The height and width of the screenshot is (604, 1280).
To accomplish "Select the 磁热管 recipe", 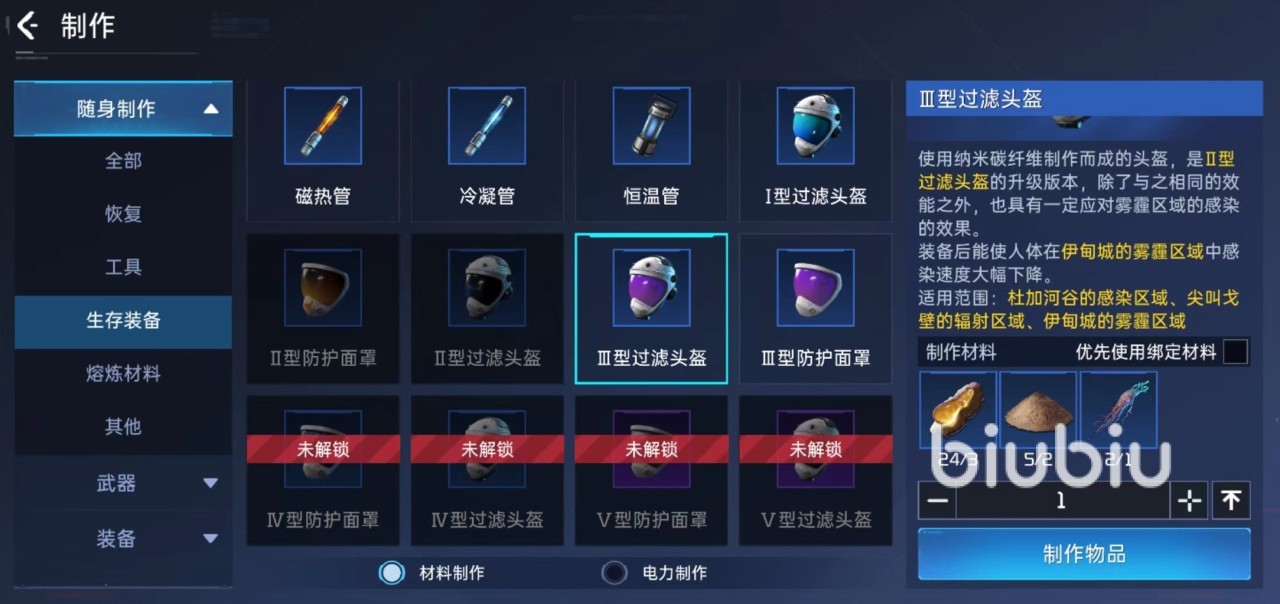I will click(323, 150).
